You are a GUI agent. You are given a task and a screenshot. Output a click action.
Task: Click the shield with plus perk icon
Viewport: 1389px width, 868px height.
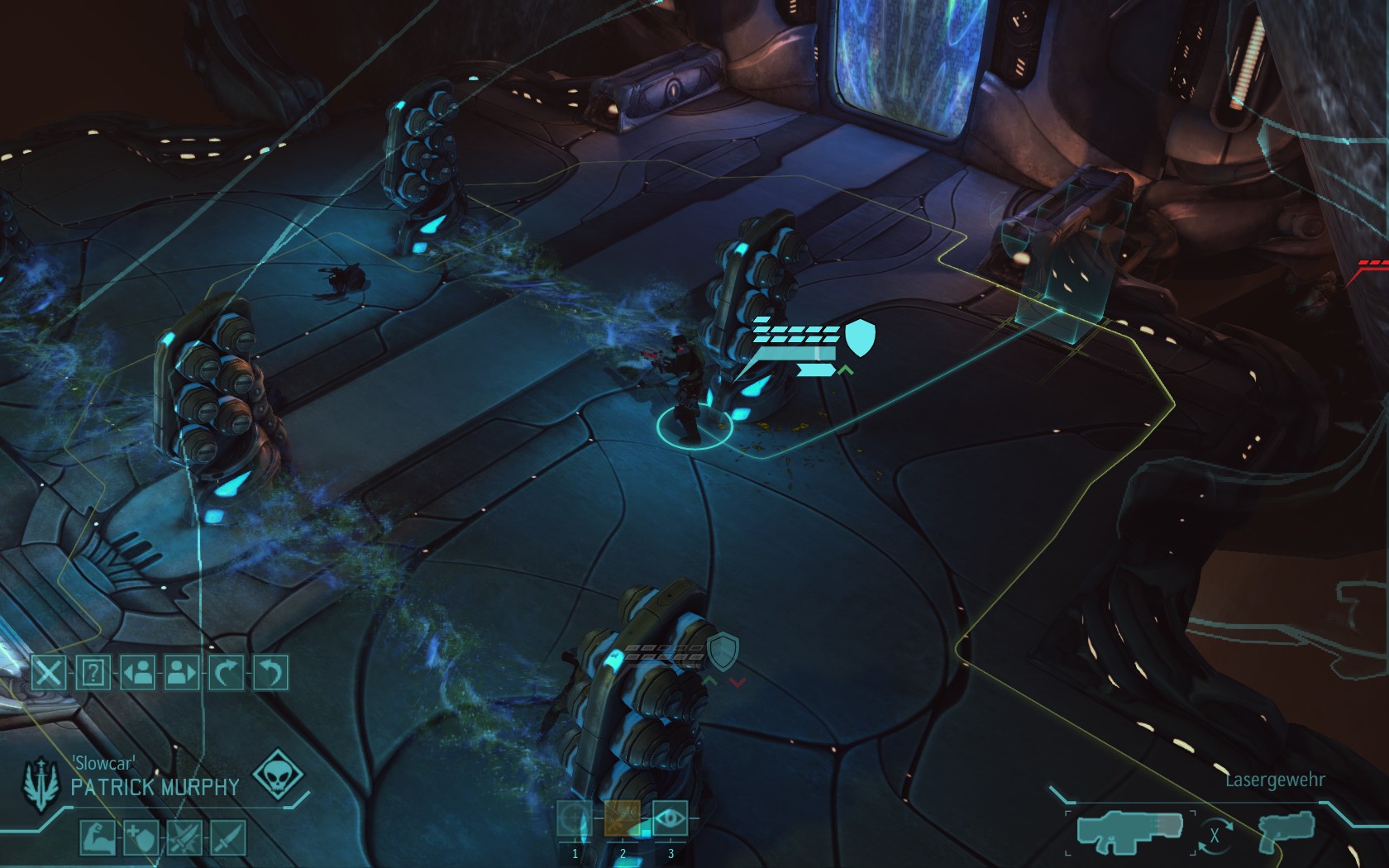(x=140, y=838)
